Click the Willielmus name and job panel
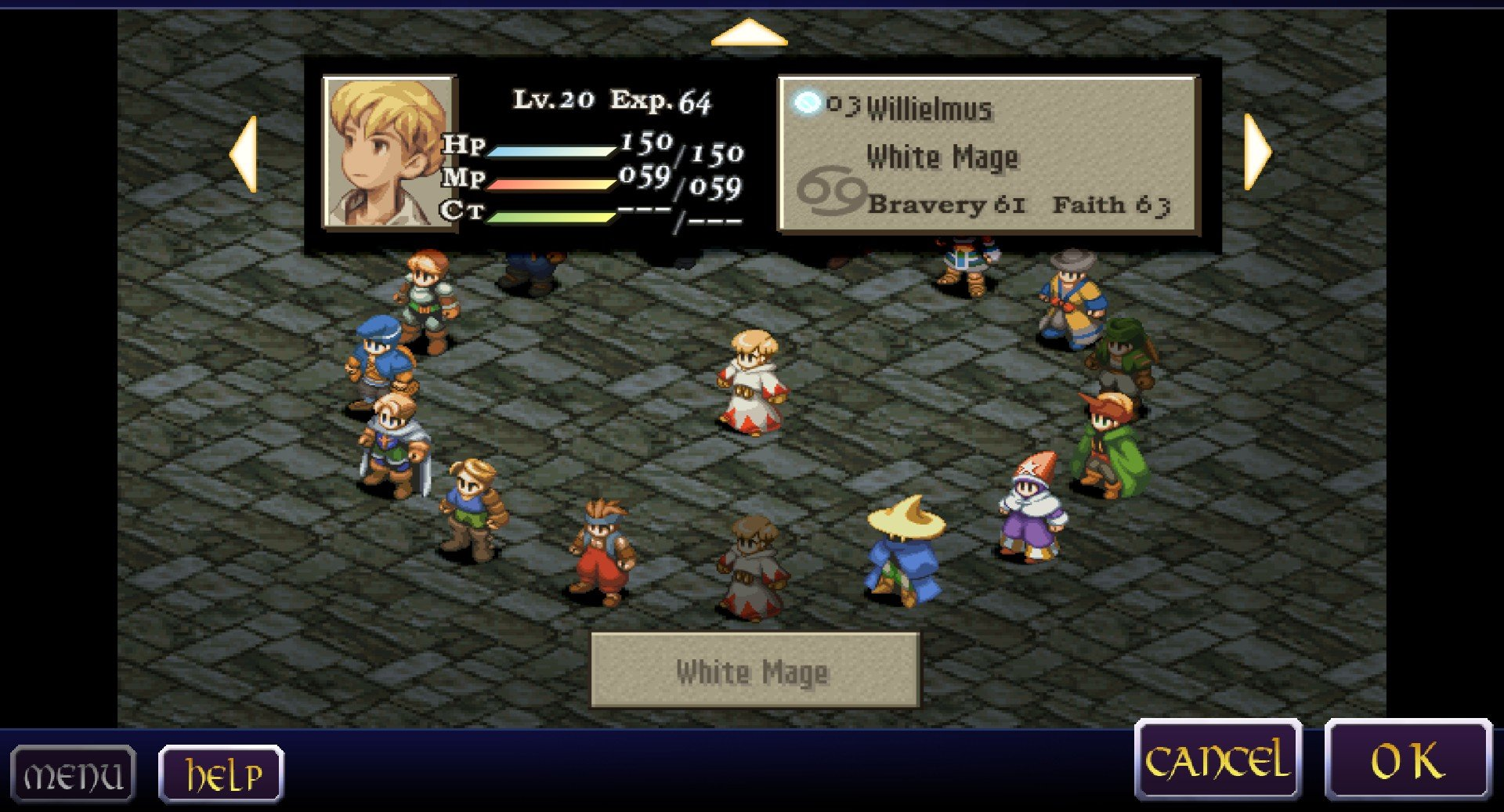1504x812 pixels. [x=989, y=154]
